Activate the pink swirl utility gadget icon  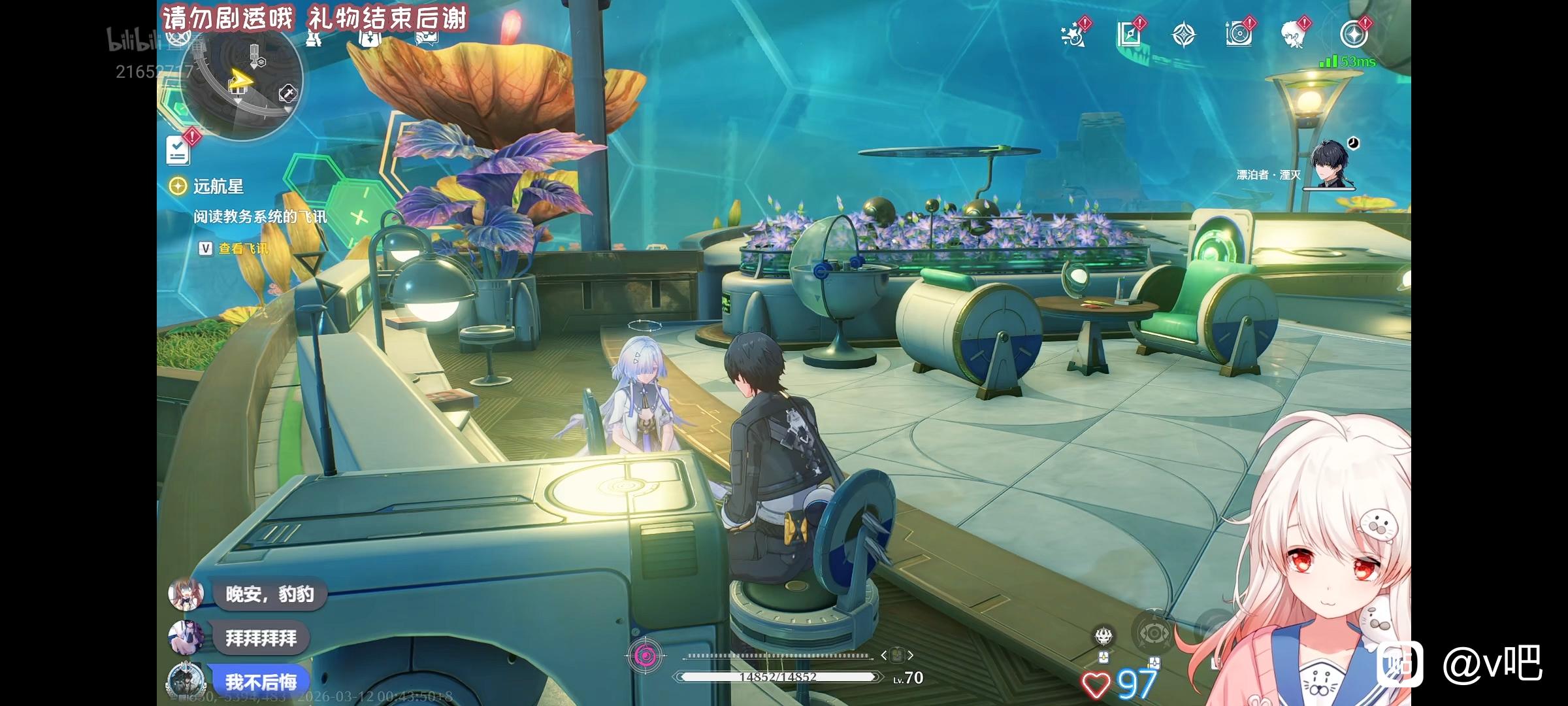[x=645, y=655]
